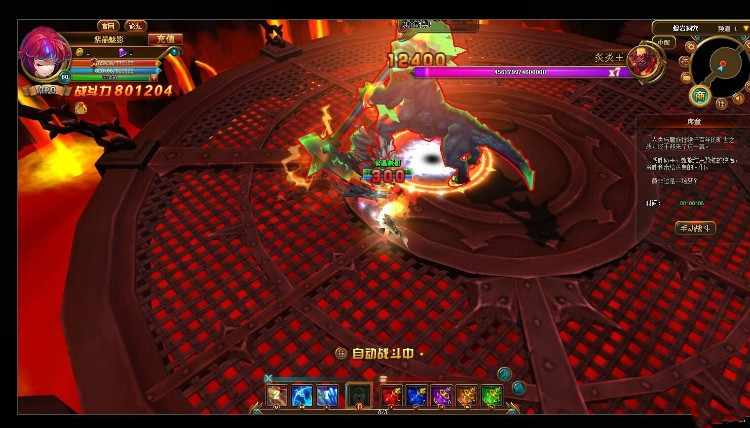Click the left top button above the player name
Screen dimensions: 750x428
click(107, 25)
